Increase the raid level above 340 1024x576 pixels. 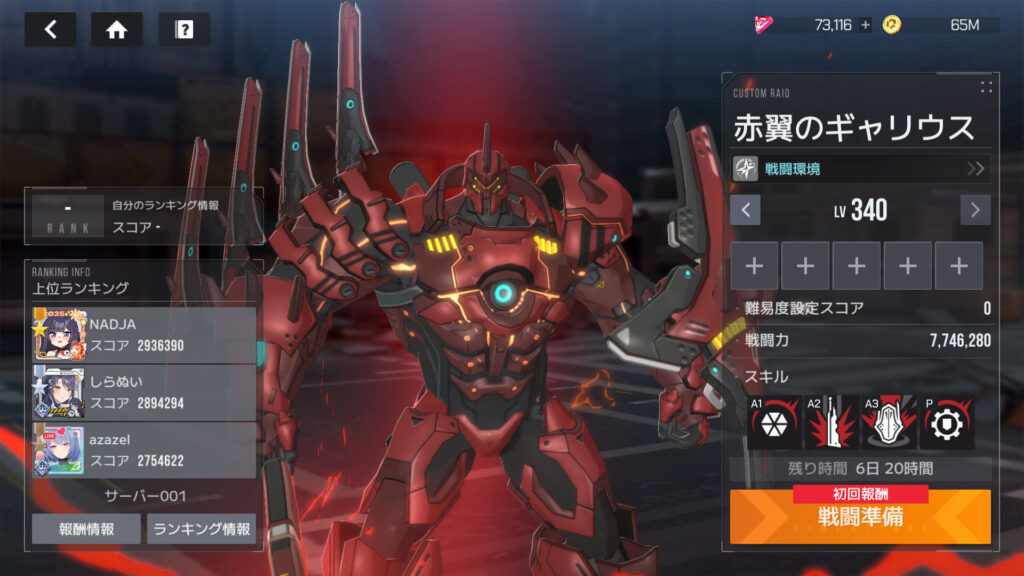[x=975, y=210]
